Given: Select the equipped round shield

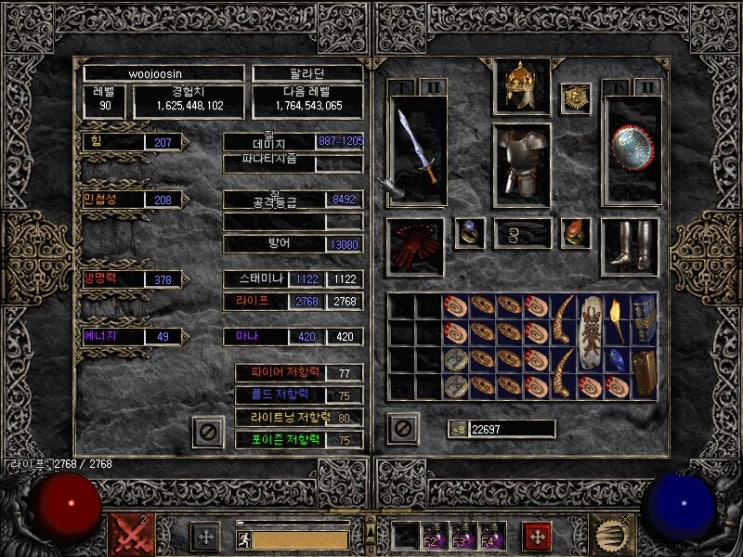Looking at the screenshot, I should pos(632,150).
